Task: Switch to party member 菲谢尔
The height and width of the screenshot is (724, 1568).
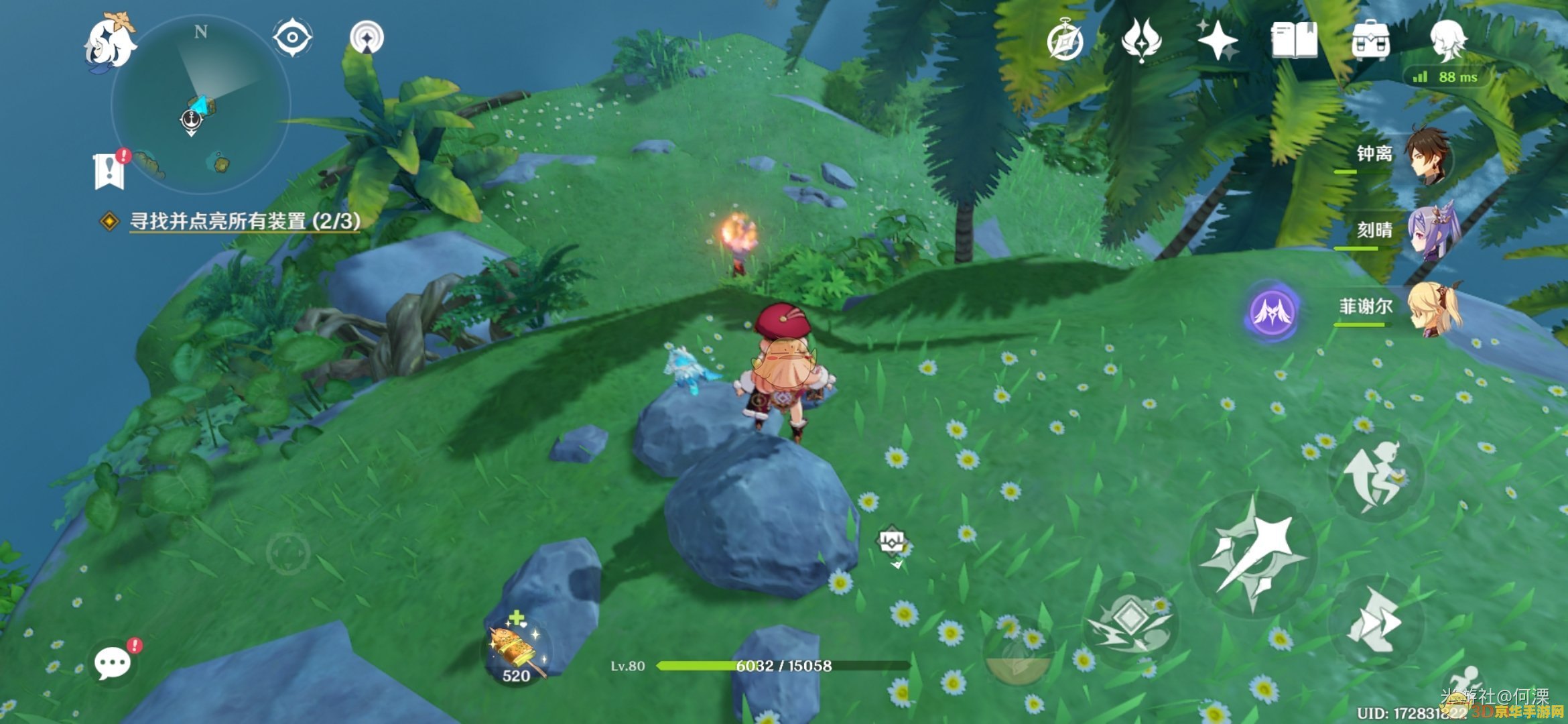Action: coord(1433,308)
